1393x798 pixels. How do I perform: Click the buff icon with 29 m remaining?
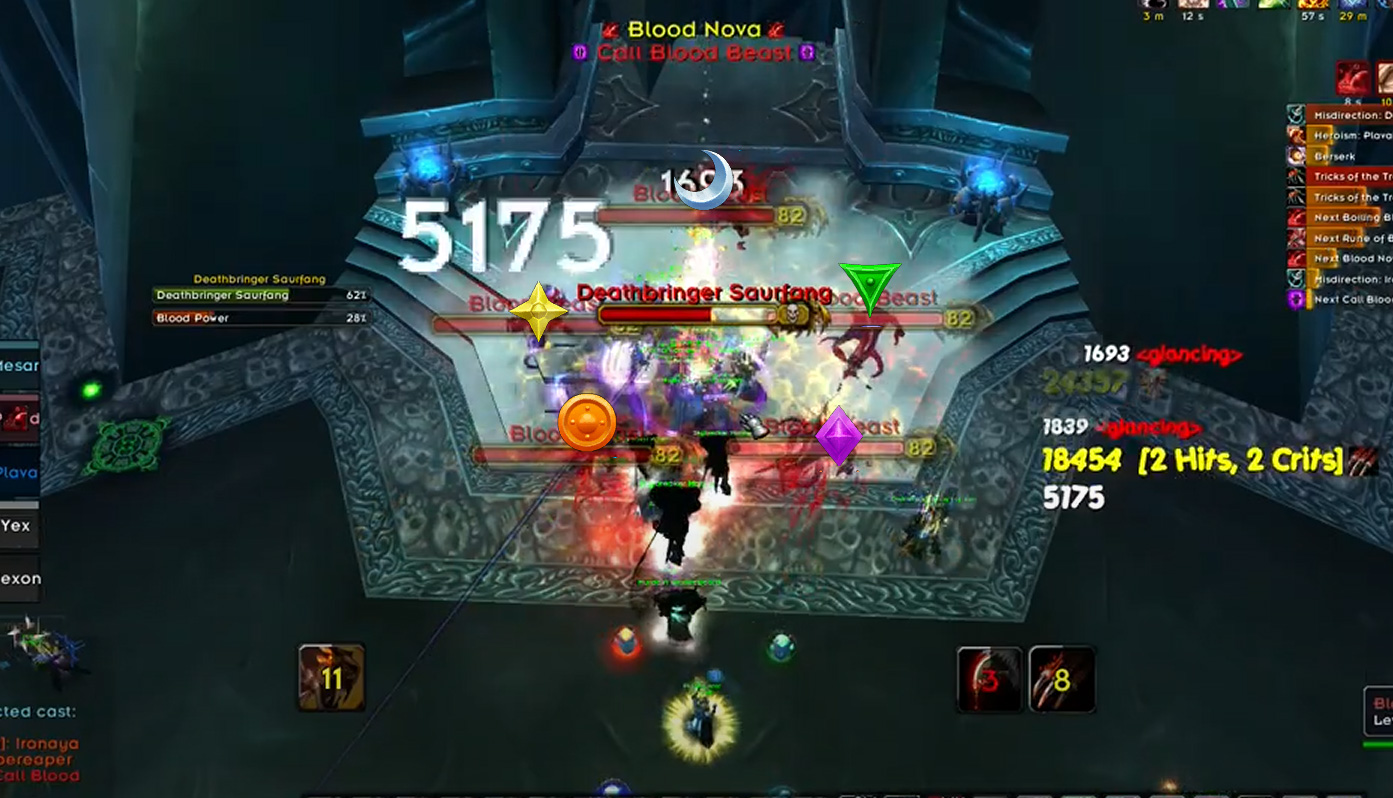point(1351,4)
